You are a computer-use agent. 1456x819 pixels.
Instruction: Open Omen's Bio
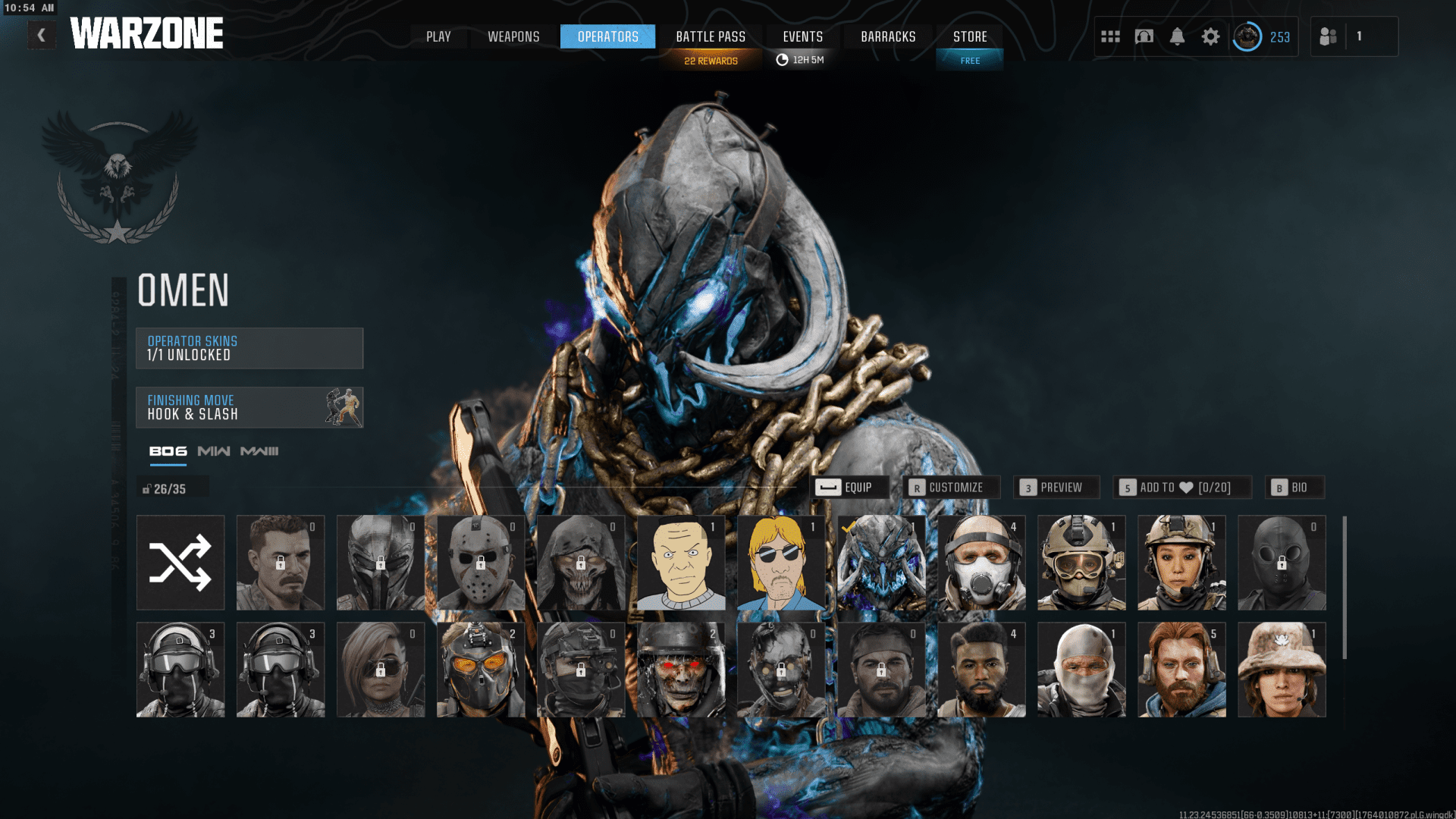[x=1294, y=488]
